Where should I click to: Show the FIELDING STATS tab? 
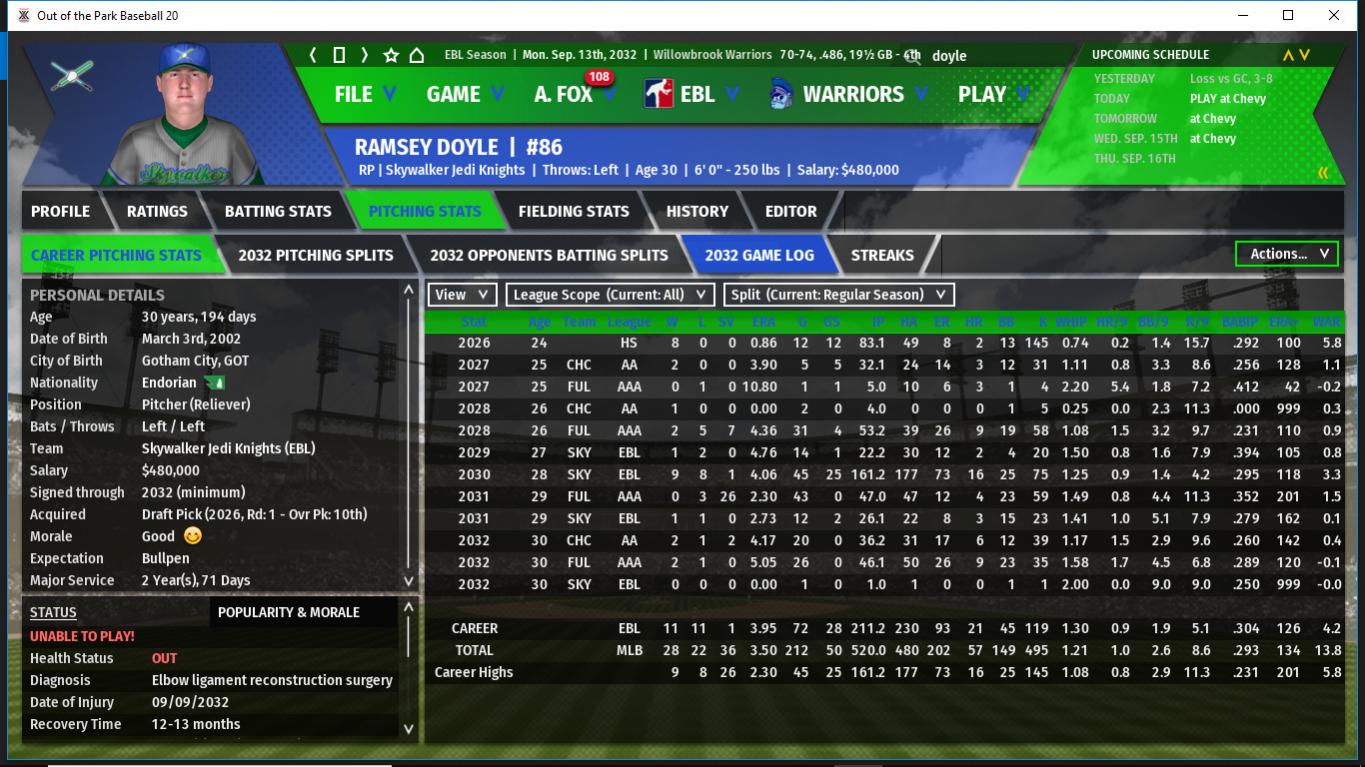pos(573,211)
